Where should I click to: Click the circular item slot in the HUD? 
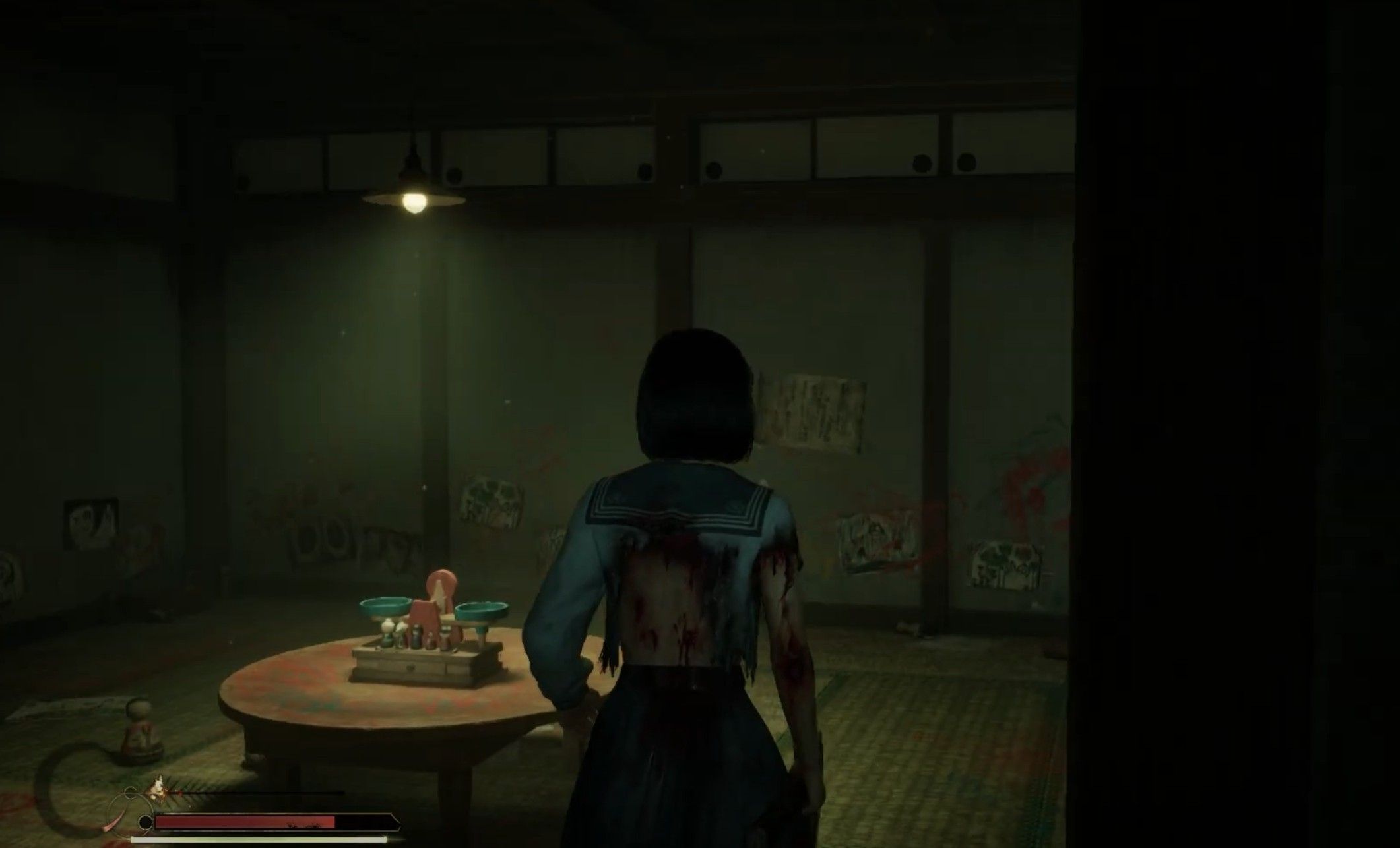tap(144, 822)
